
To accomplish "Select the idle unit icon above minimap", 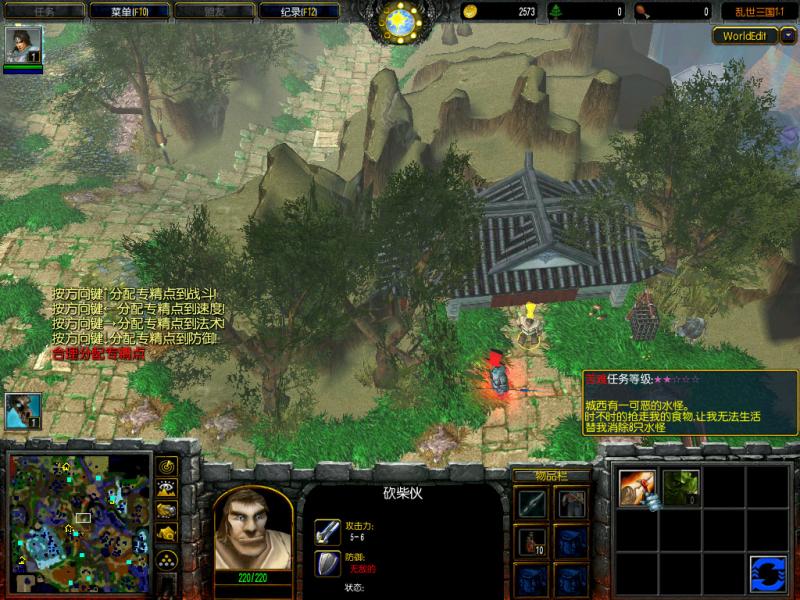I will click(x=22, y=410).
